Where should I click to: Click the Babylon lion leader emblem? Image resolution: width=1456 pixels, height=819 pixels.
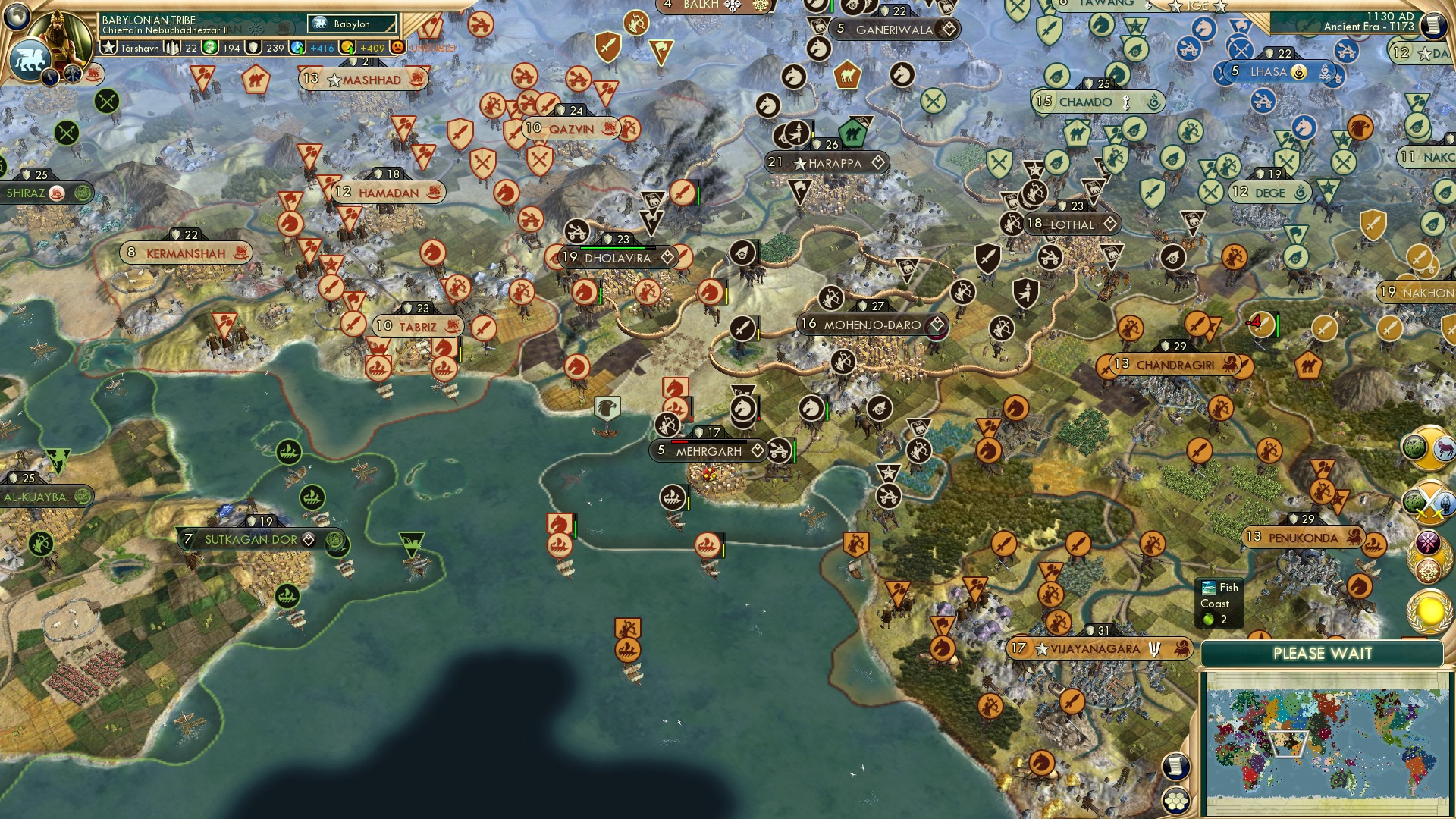point(29,60)
